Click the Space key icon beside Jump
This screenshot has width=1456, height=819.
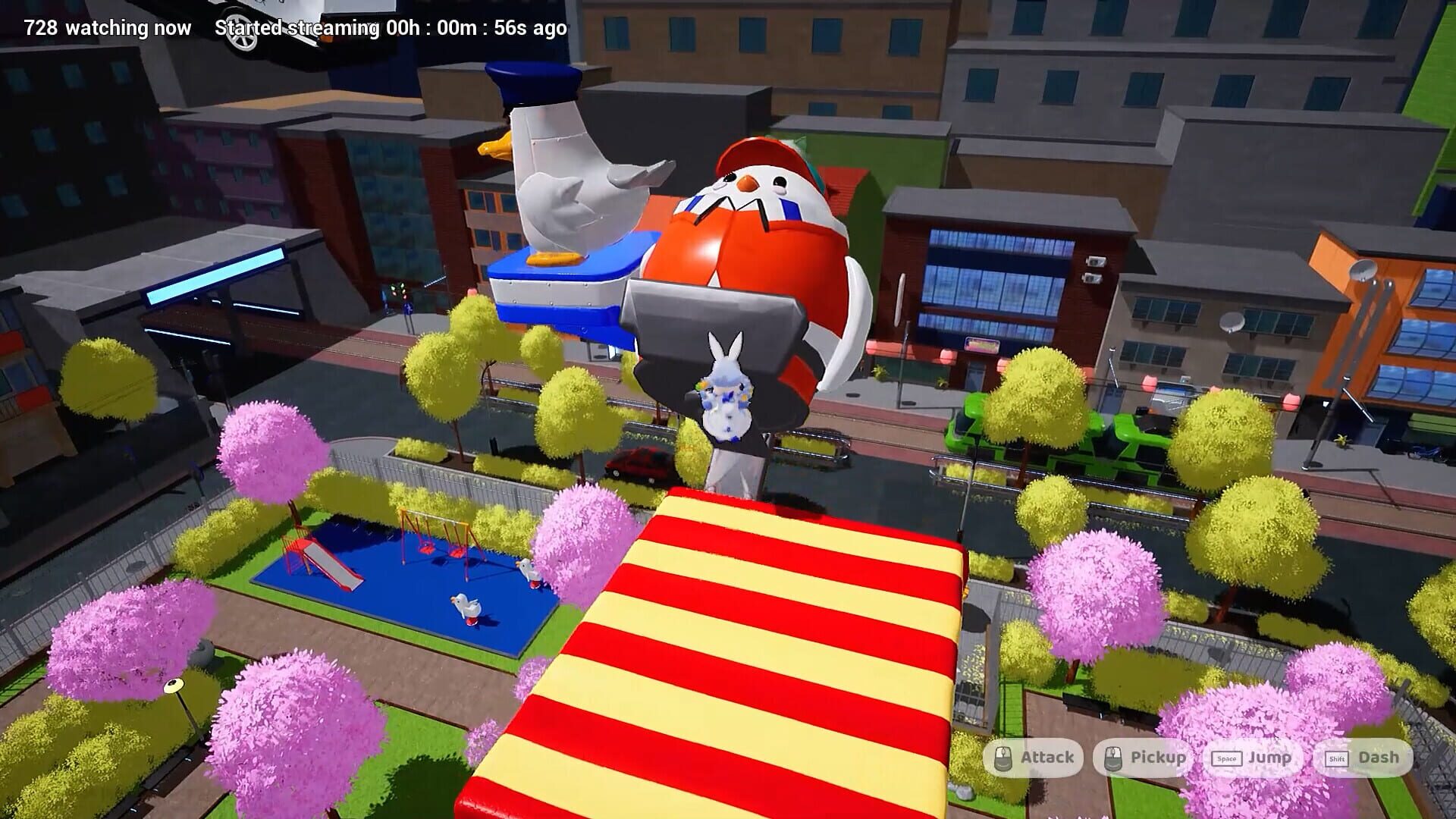[1226, 757]
